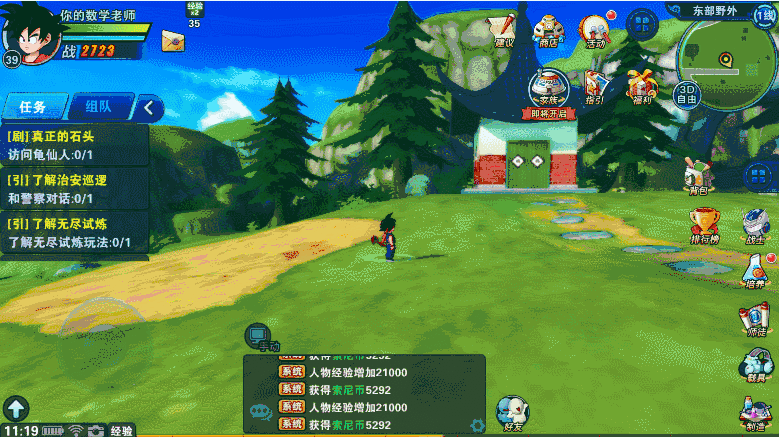Open the mail envelope icon

(172, 41)
